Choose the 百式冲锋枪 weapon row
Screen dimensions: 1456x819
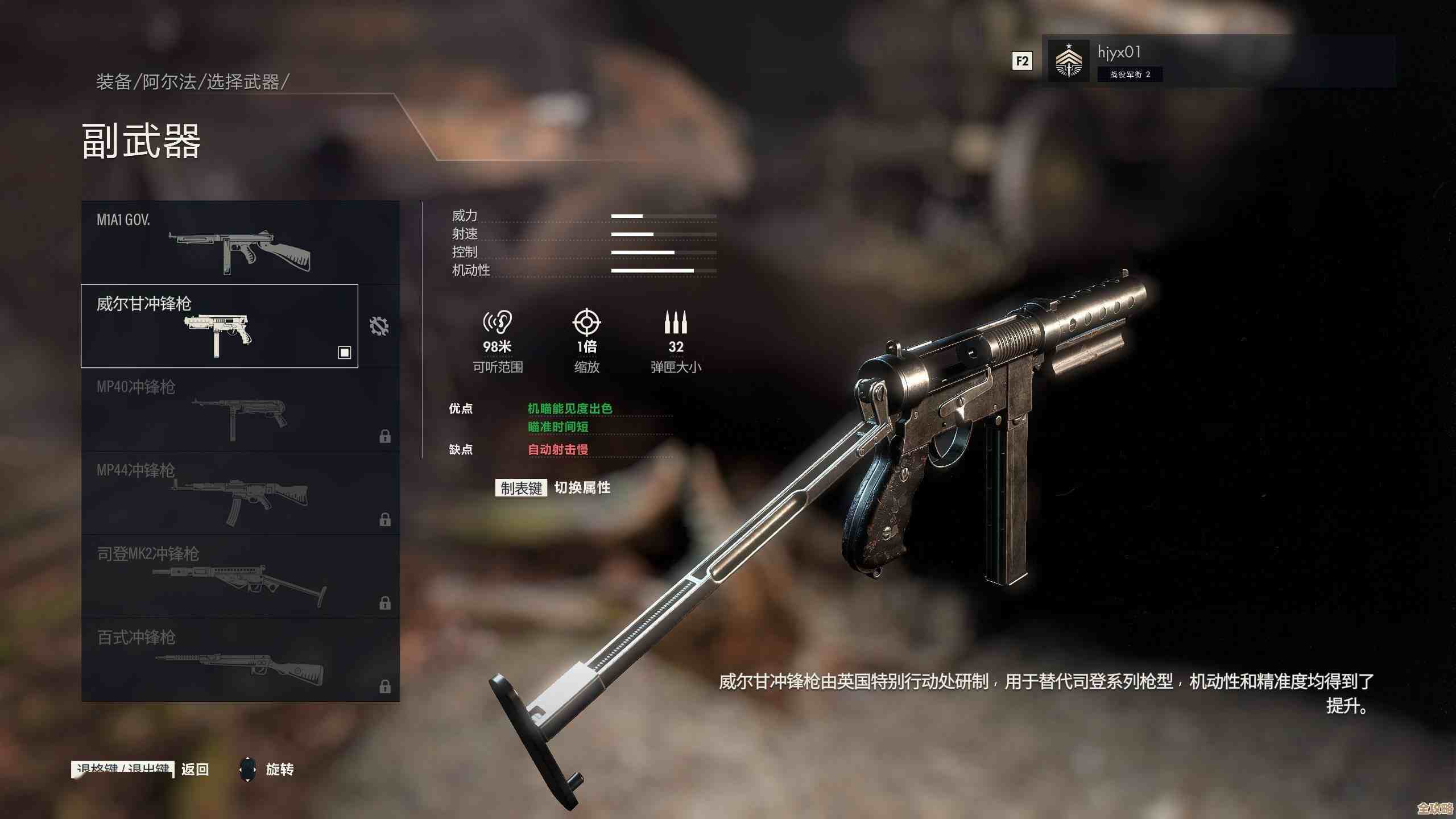click(240, 660)
